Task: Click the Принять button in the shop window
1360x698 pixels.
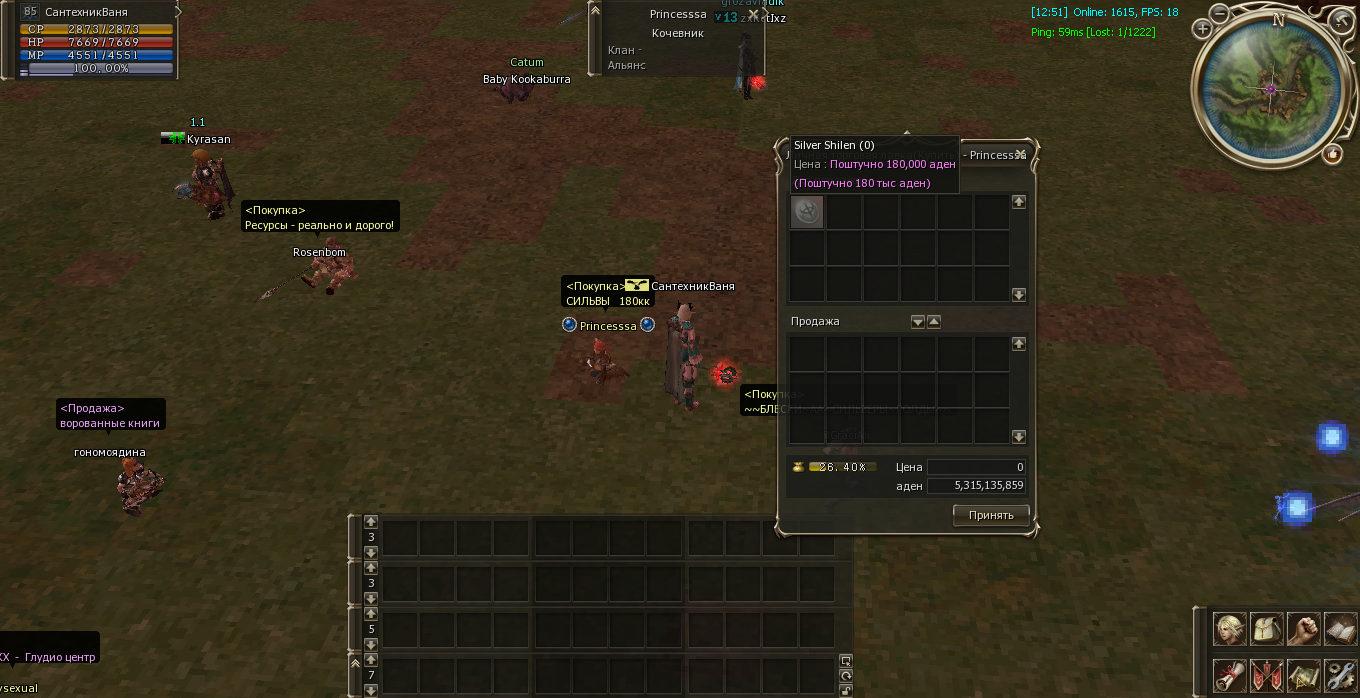Action: click(991, 515)
